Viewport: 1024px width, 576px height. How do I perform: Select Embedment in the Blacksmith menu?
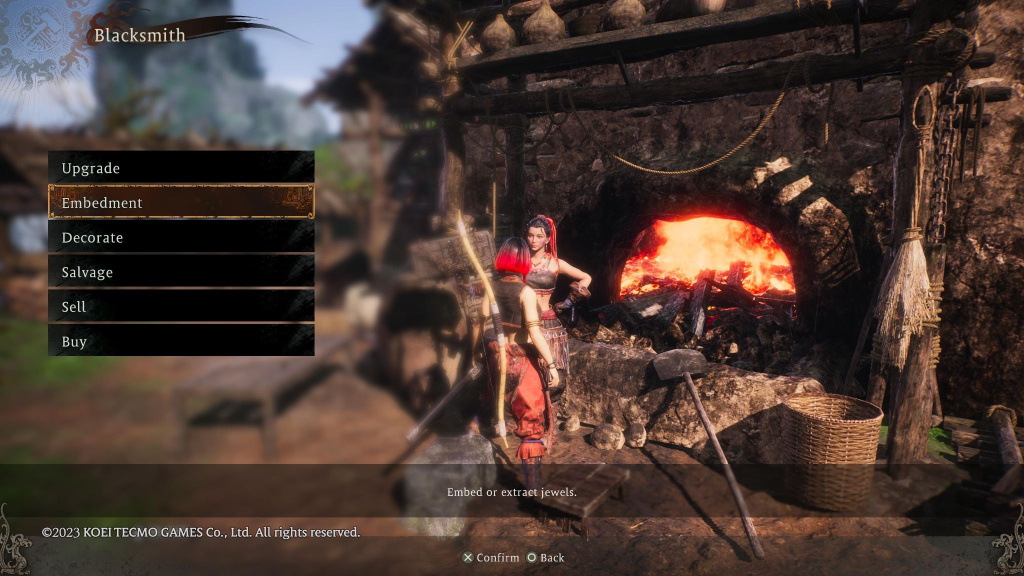(181, 202)
